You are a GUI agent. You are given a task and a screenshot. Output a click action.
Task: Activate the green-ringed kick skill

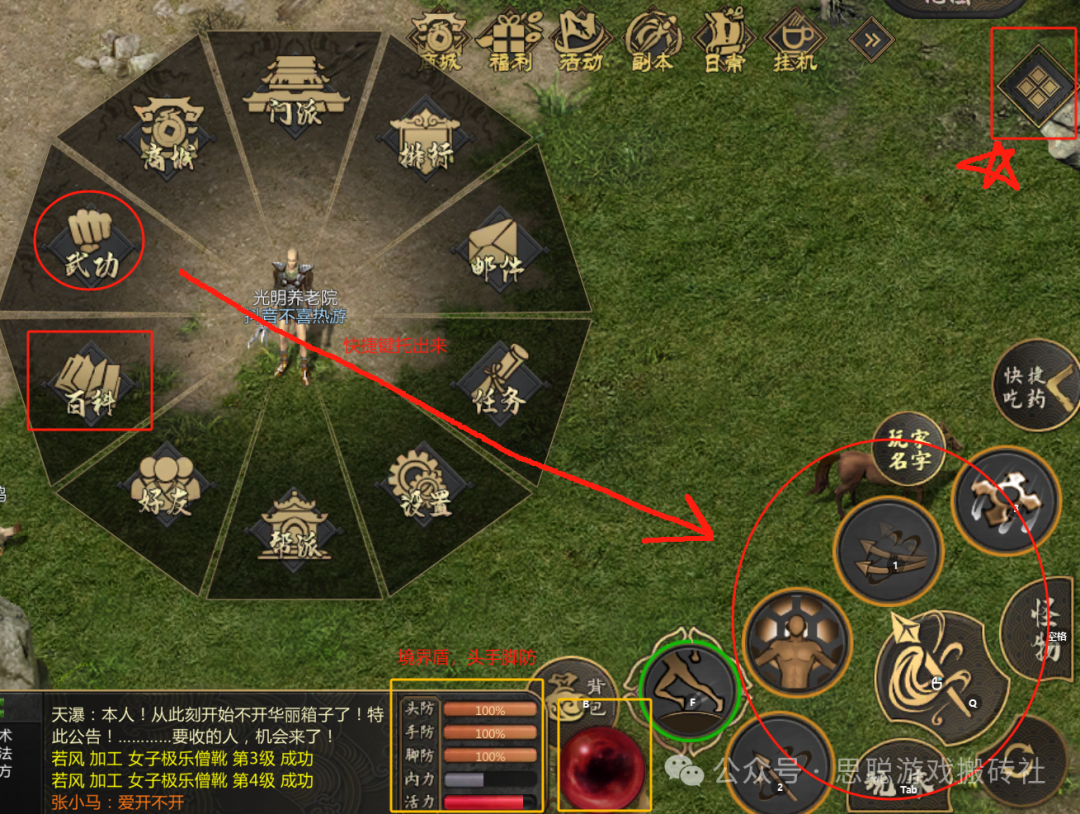pyautogui.click(x=688, y=688)
